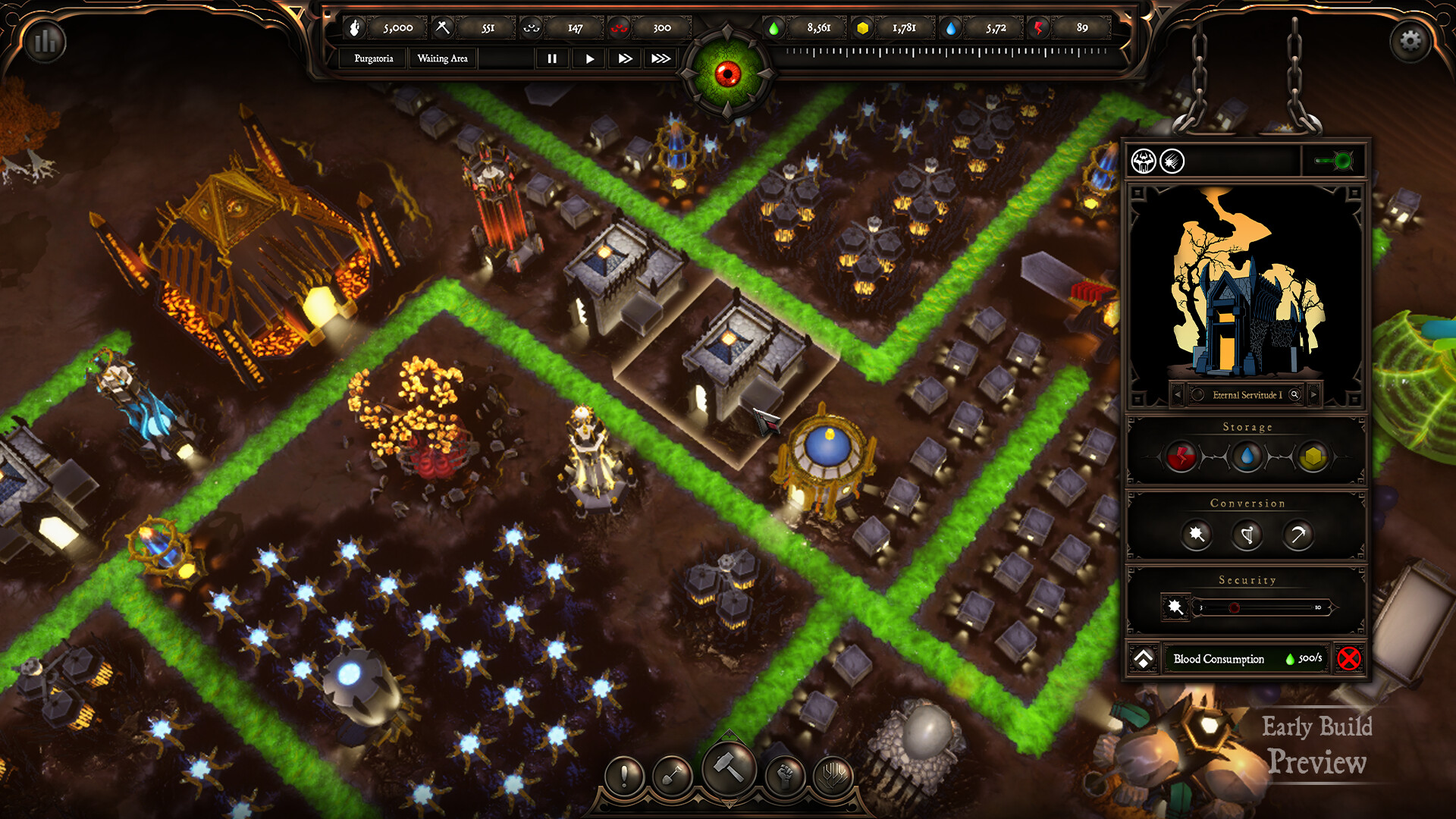Click the right arrow beside Eternal Servitude I
The height and width of the screenshot is (819, 1456).
tap(1313, 394)
